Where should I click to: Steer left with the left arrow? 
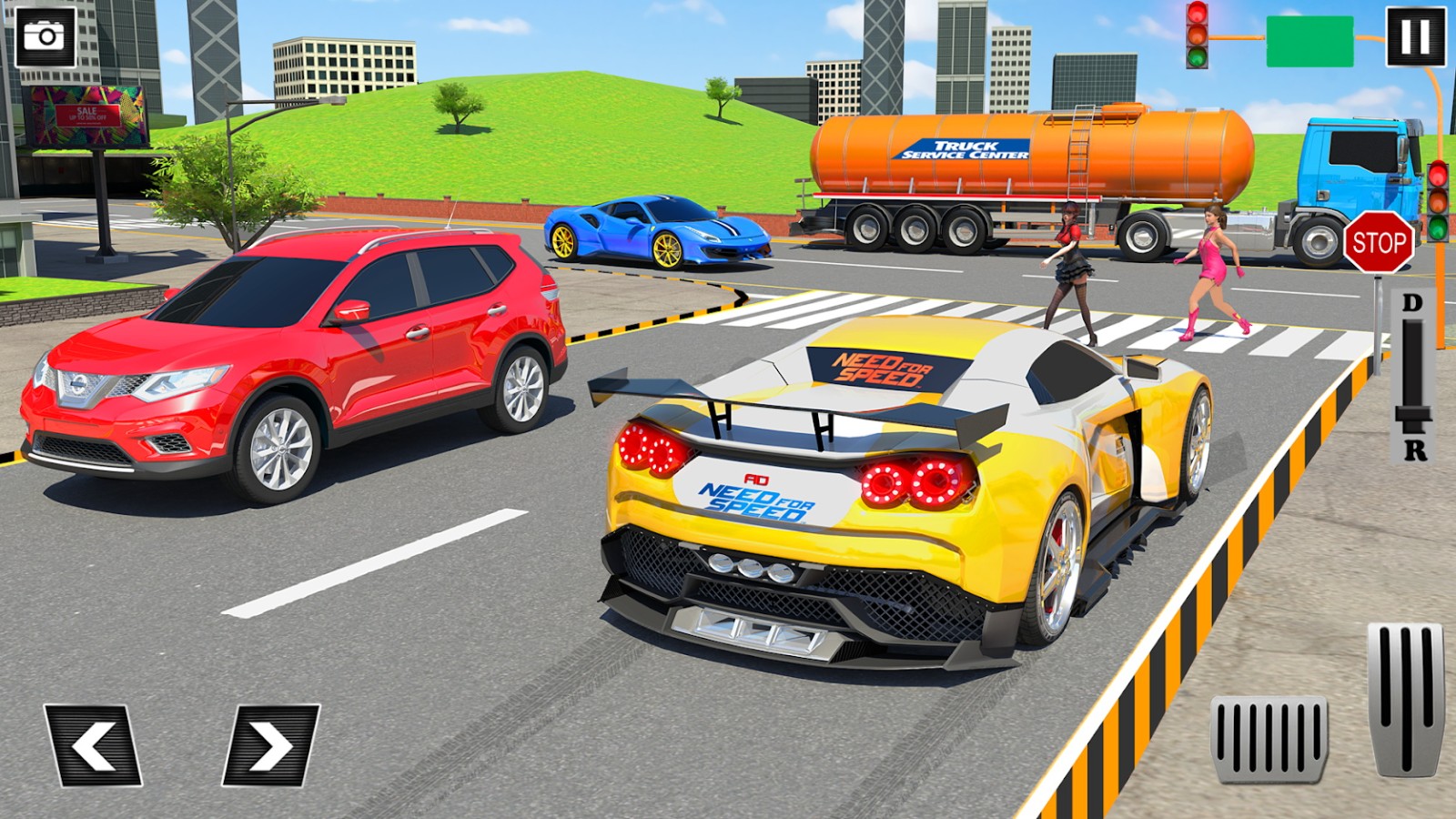click(94, 745)
